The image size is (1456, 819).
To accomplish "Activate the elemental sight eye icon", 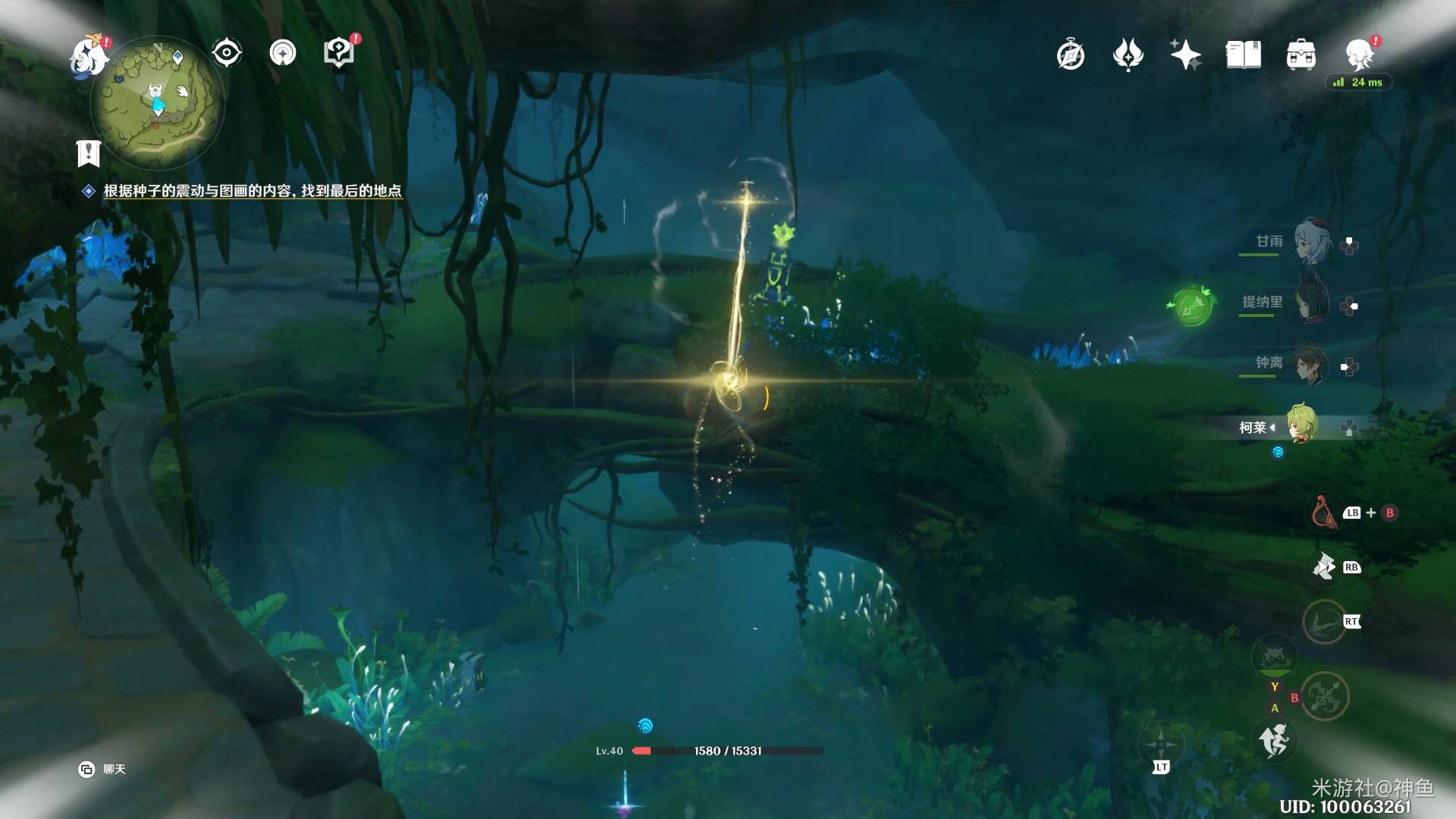I will [226, 53].
